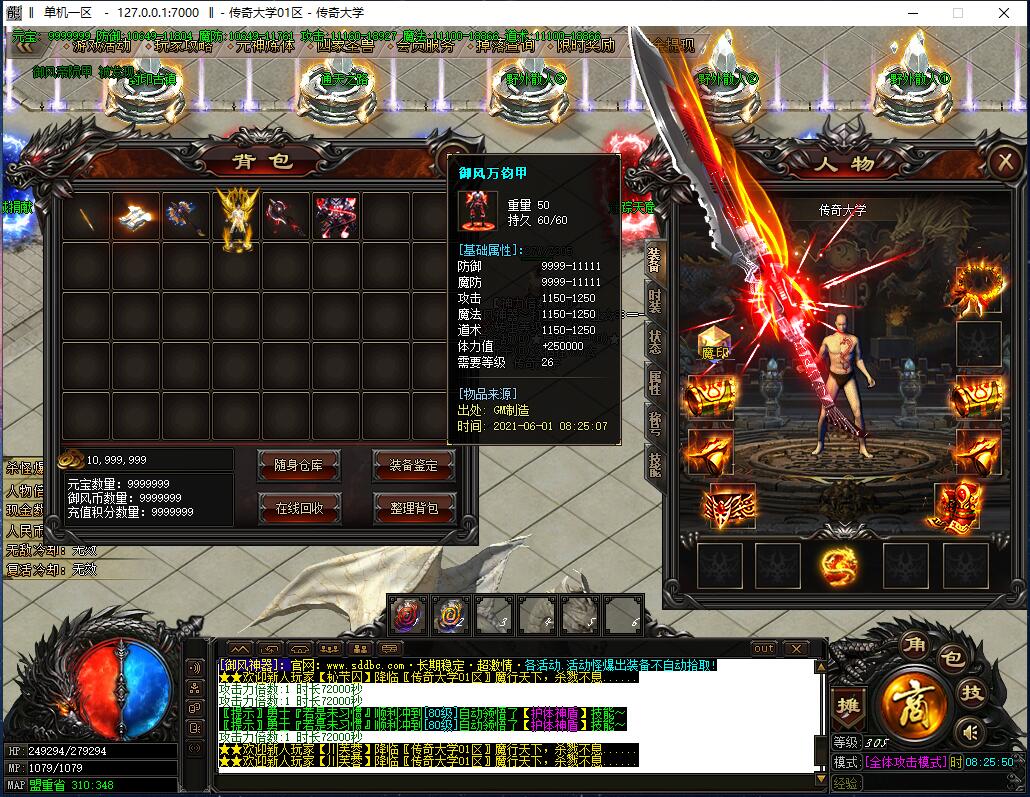Open the 技能 (skills) tab
The image size is (1030, 797).
coord(654,462)
